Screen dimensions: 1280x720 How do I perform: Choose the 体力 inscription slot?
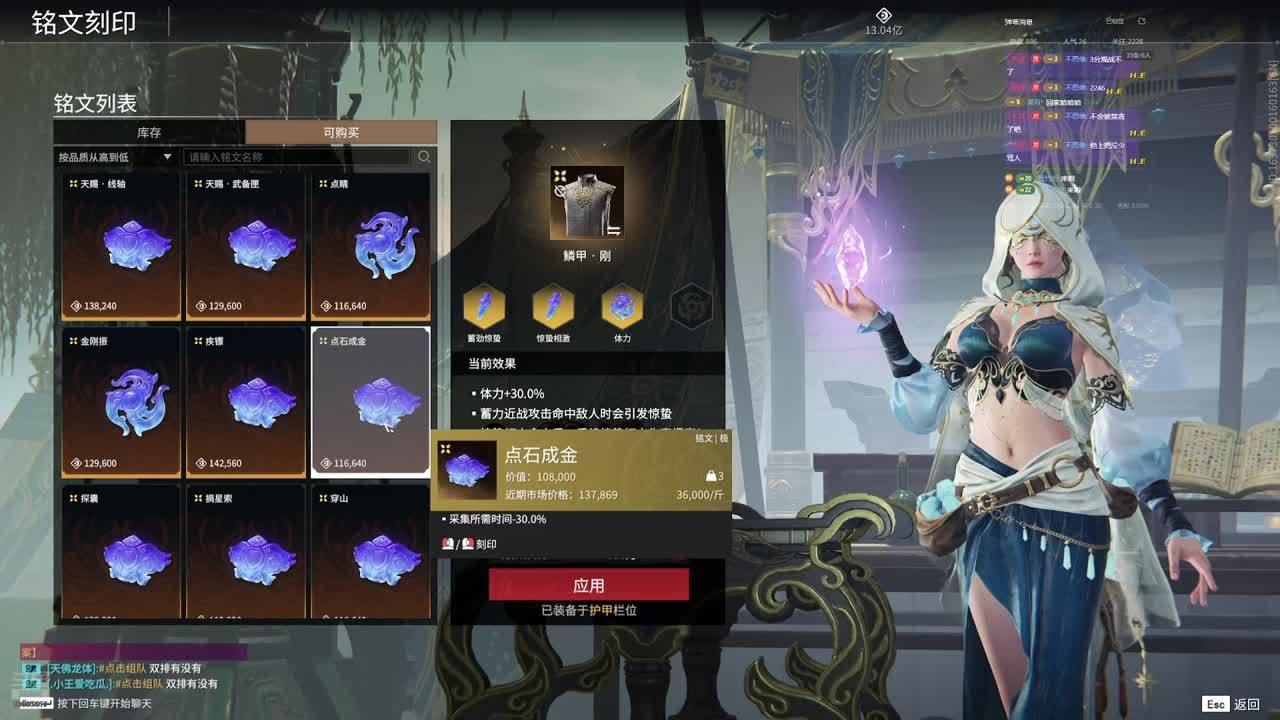pos(622,307)
